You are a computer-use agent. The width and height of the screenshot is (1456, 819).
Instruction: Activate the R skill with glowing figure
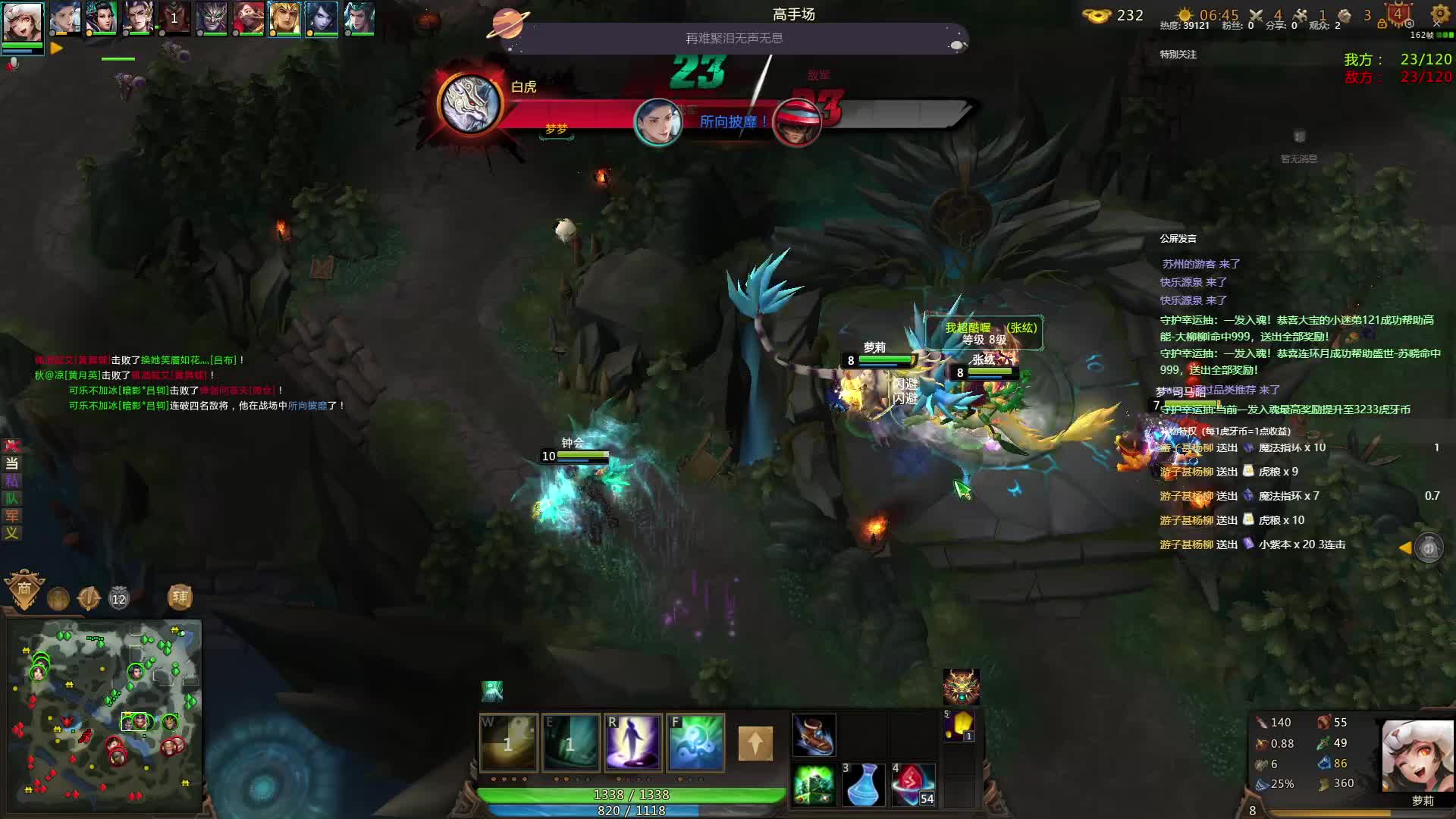pyautogui.click(x=632, y=742)
